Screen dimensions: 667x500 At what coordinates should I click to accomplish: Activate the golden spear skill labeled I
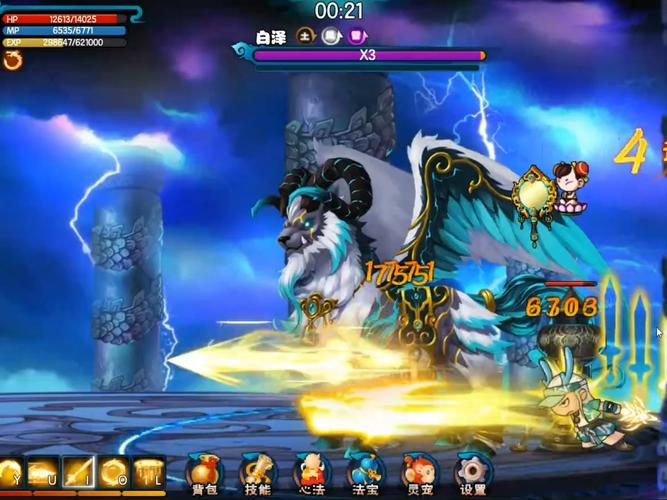[78, 472]
